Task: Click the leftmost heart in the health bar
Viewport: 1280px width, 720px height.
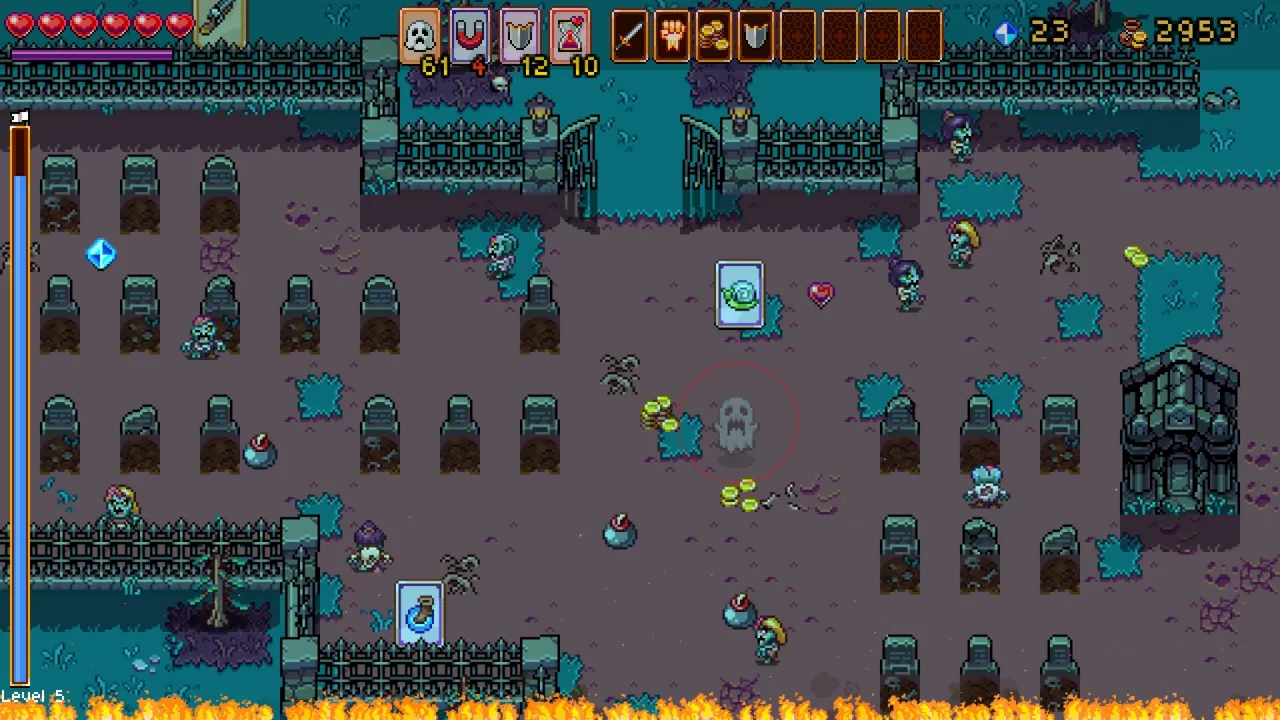Action: tap(20, 24)
